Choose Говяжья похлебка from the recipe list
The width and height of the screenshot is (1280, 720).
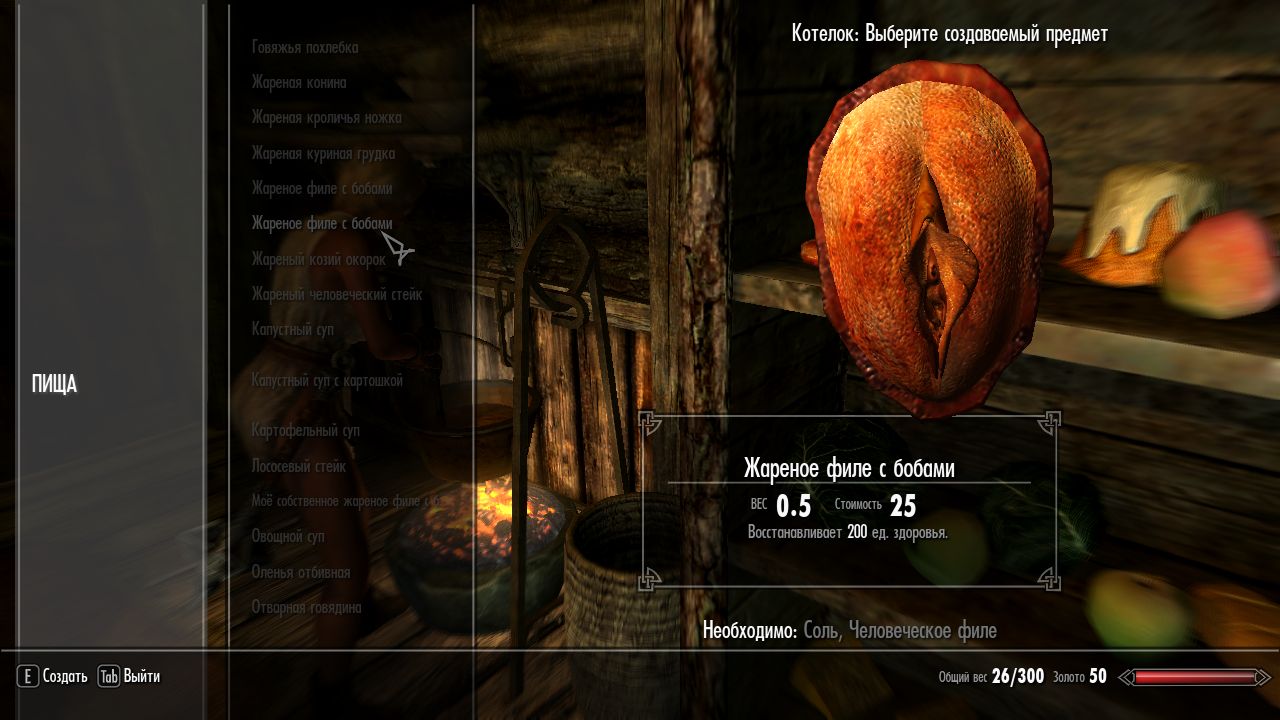coord(304,47)
